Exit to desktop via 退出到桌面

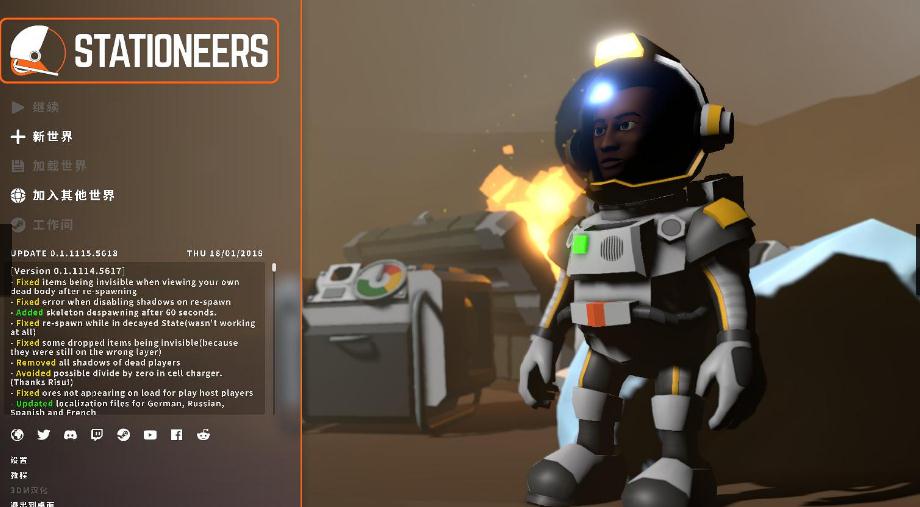32,503
